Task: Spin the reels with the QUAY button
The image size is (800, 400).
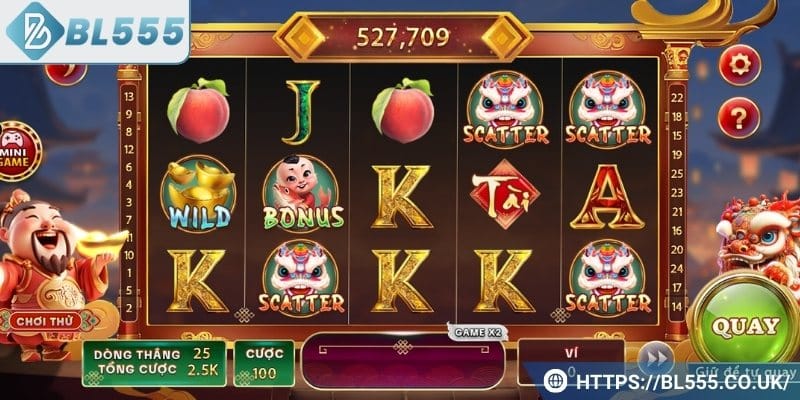Action: click(744, 325)
